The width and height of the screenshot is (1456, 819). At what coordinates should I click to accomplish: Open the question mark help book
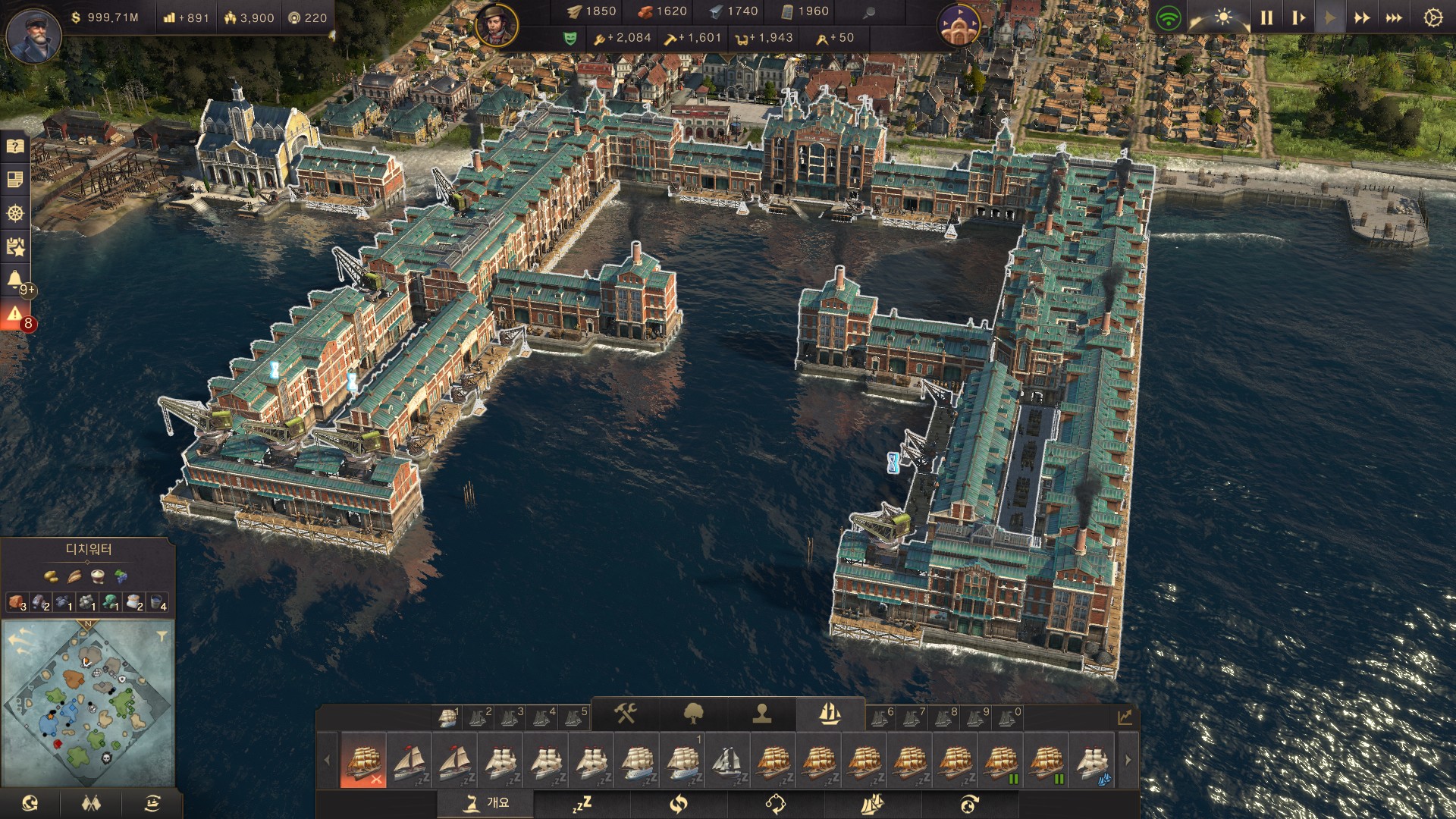coord(15,146)
